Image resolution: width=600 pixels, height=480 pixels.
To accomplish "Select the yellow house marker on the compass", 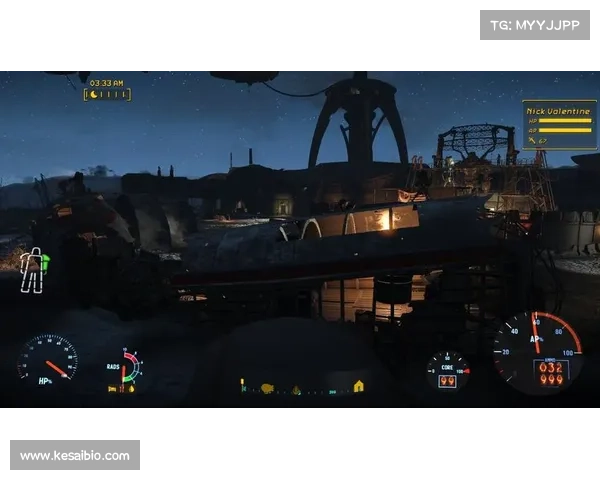I will click(x=358, y=386).
